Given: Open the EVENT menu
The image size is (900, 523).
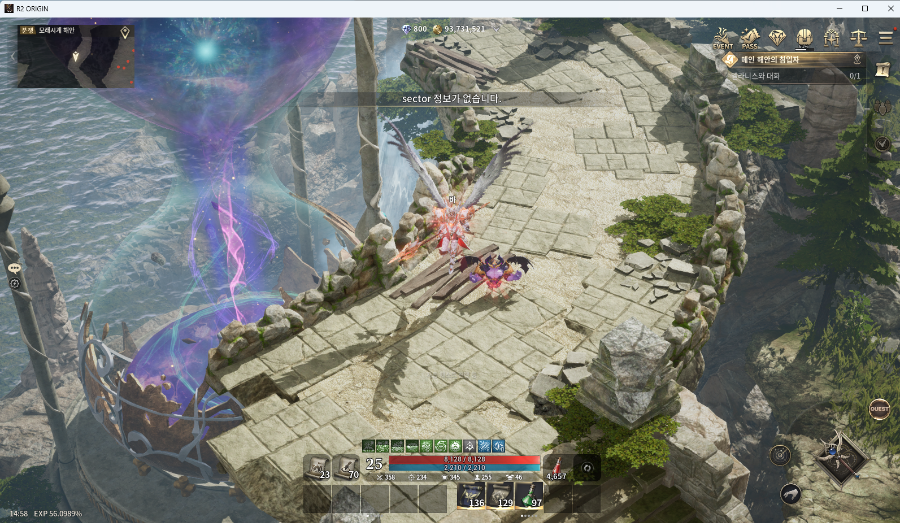Looking at the screenshot, I should coord(723,38).
